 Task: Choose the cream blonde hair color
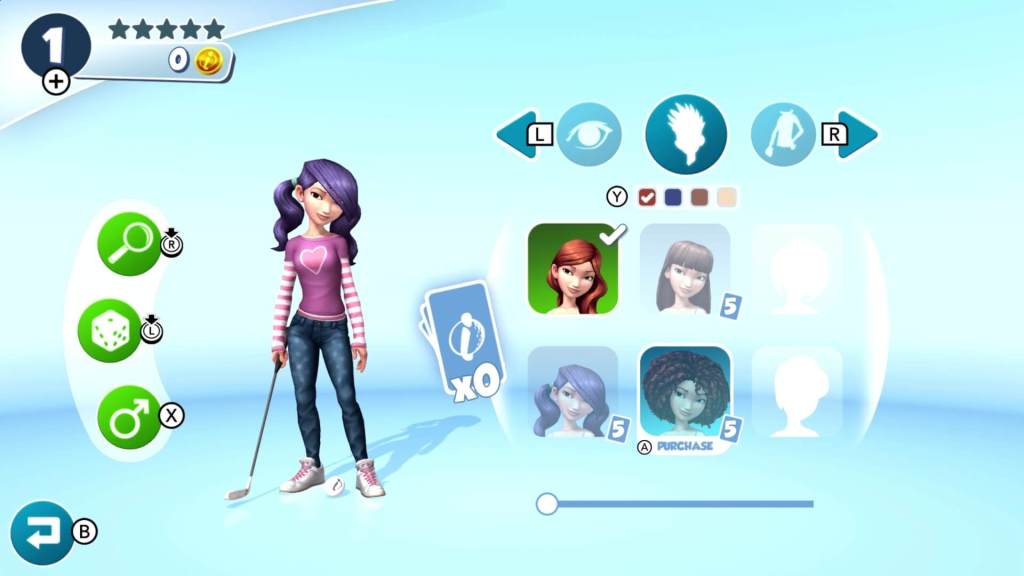[727, 197]
